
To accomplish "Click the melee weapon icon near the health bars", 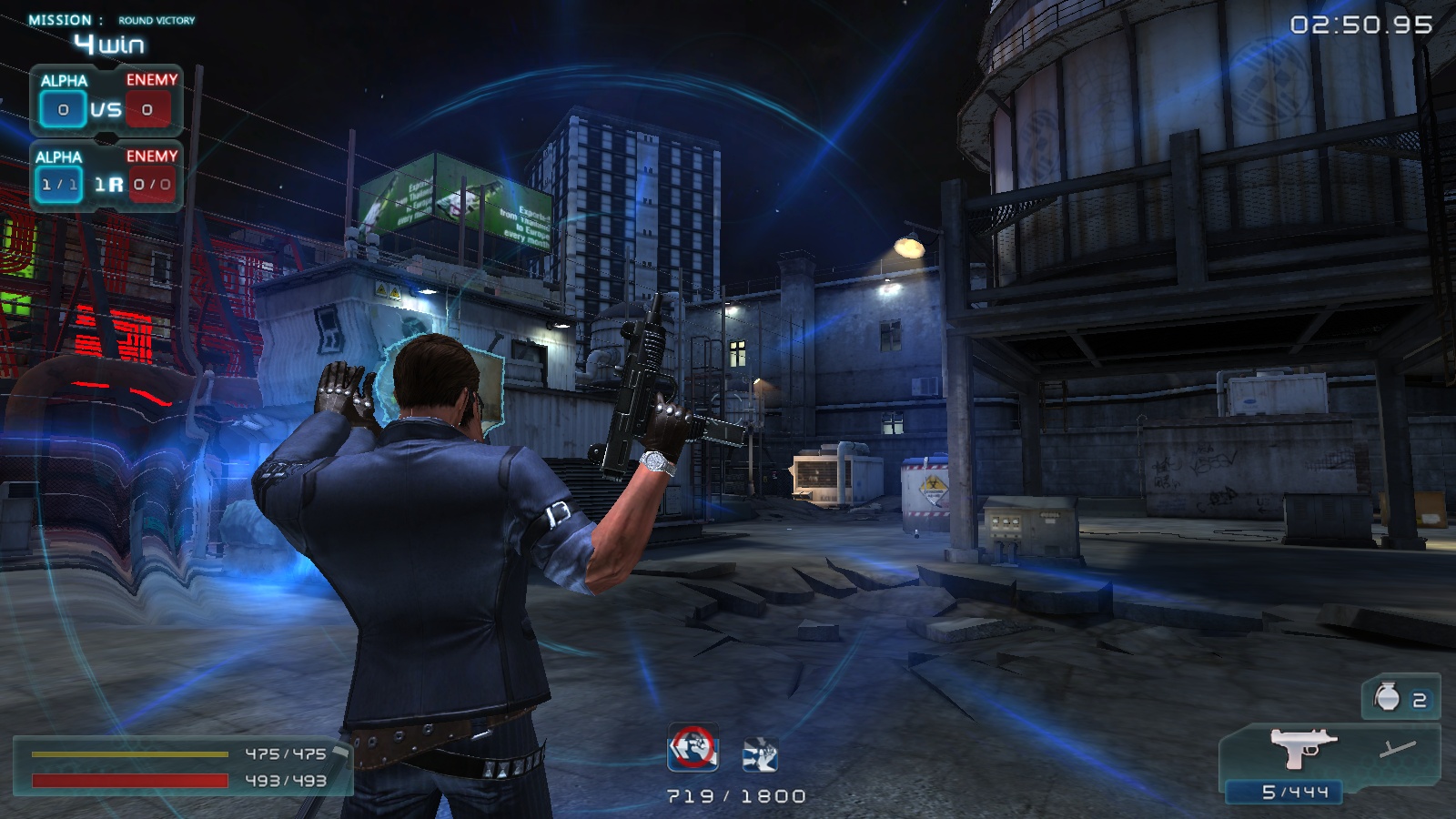I will 339,753.
